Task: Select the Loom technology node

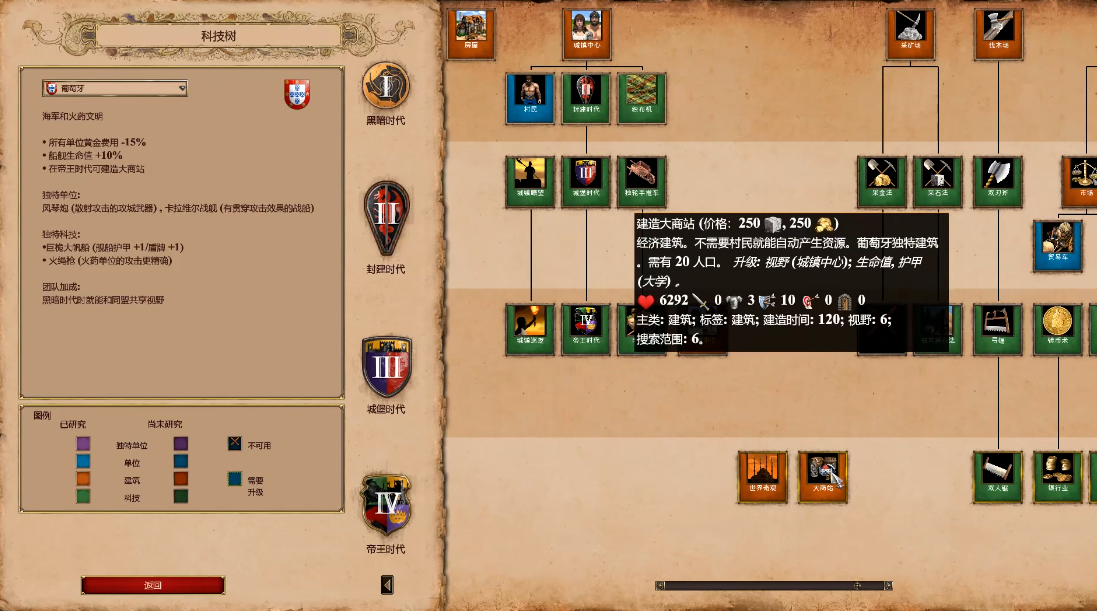Action: point(642,98)
